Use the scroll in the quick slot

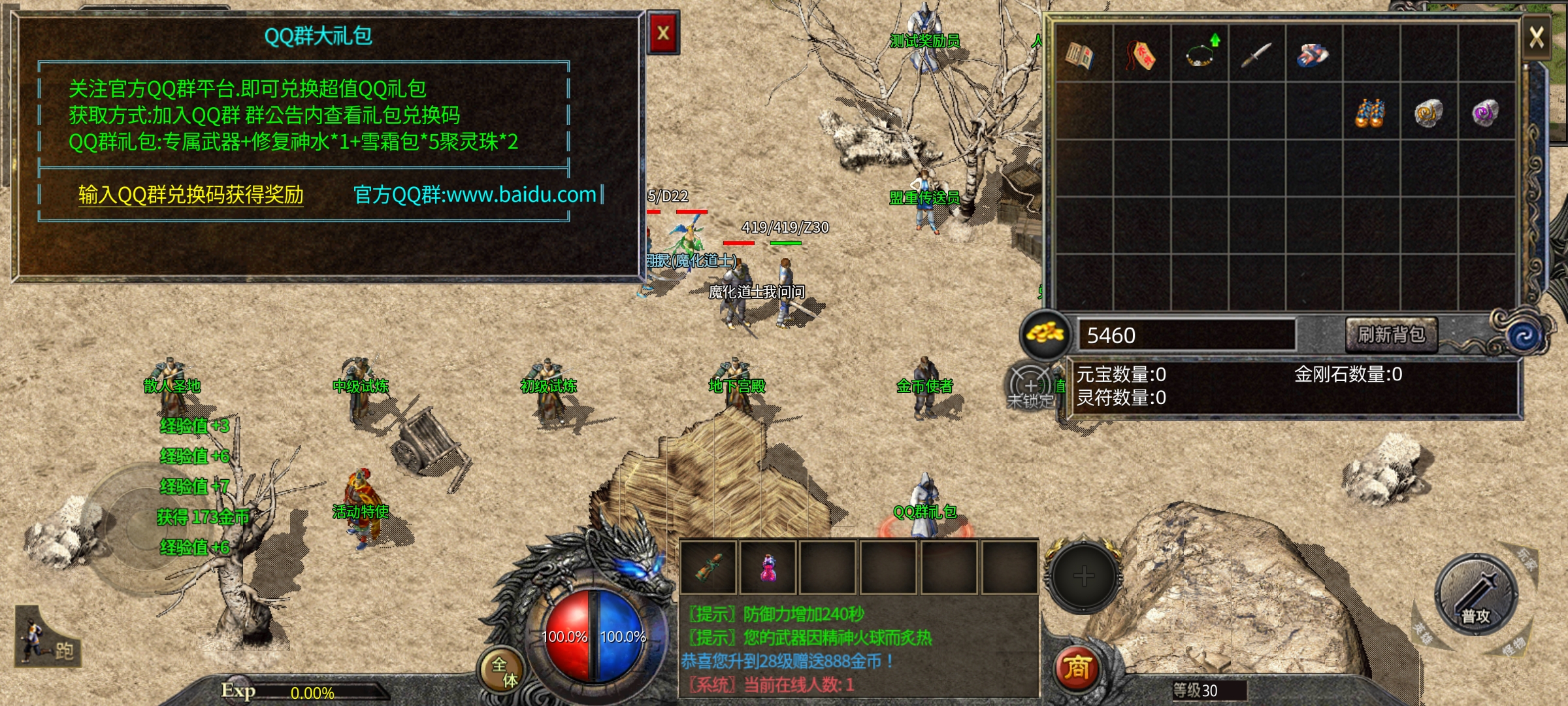[709, 567]
